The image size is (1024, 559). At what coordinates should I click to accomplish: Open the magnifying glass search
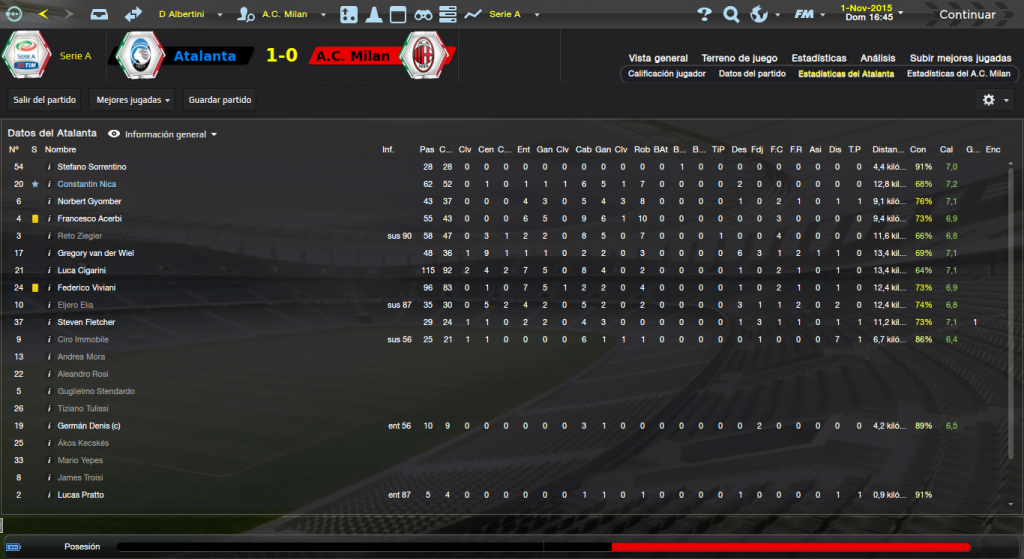[731, 15]
